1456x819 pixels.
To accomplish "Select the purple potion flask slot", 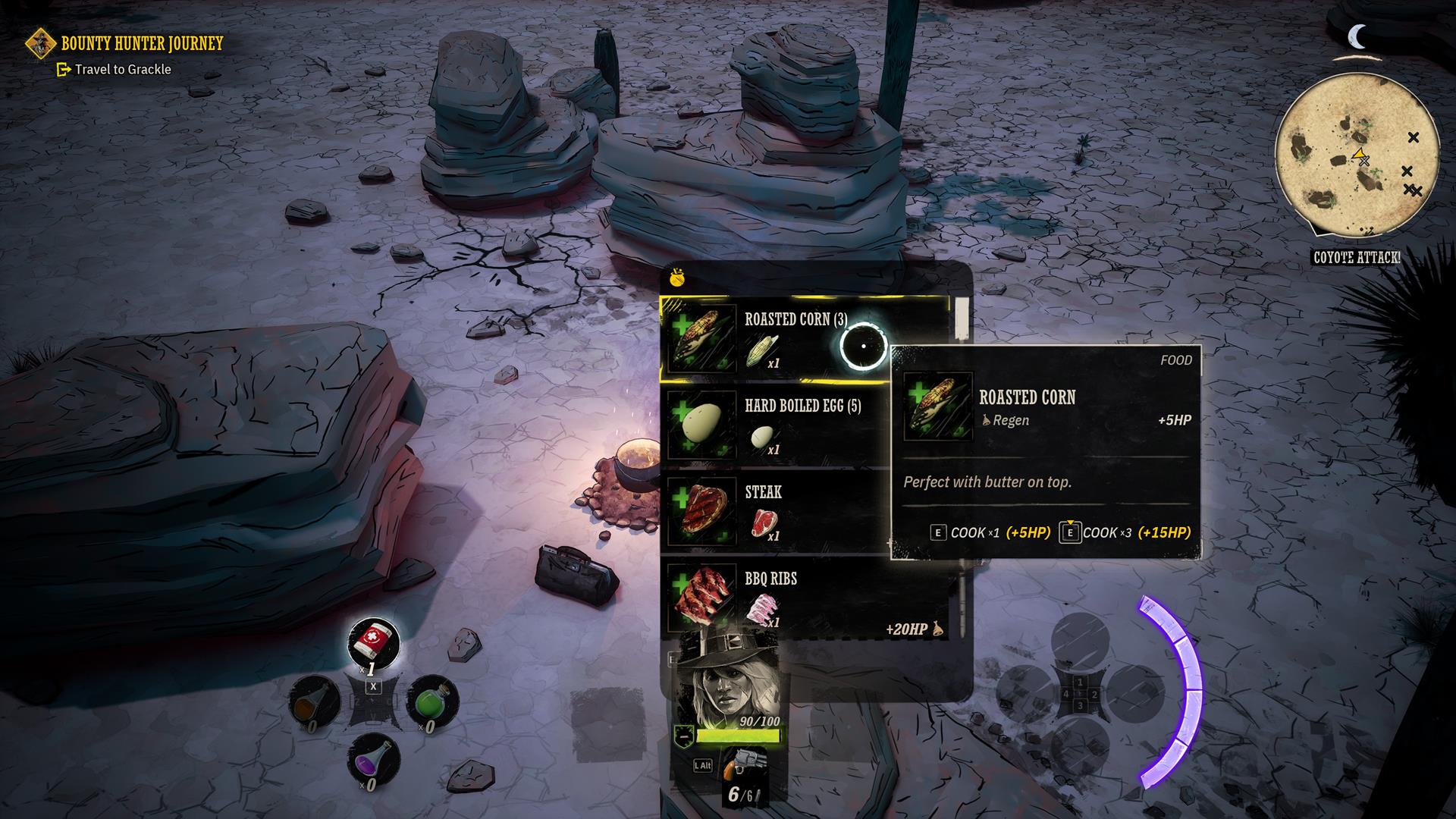I will pos(373,758).
